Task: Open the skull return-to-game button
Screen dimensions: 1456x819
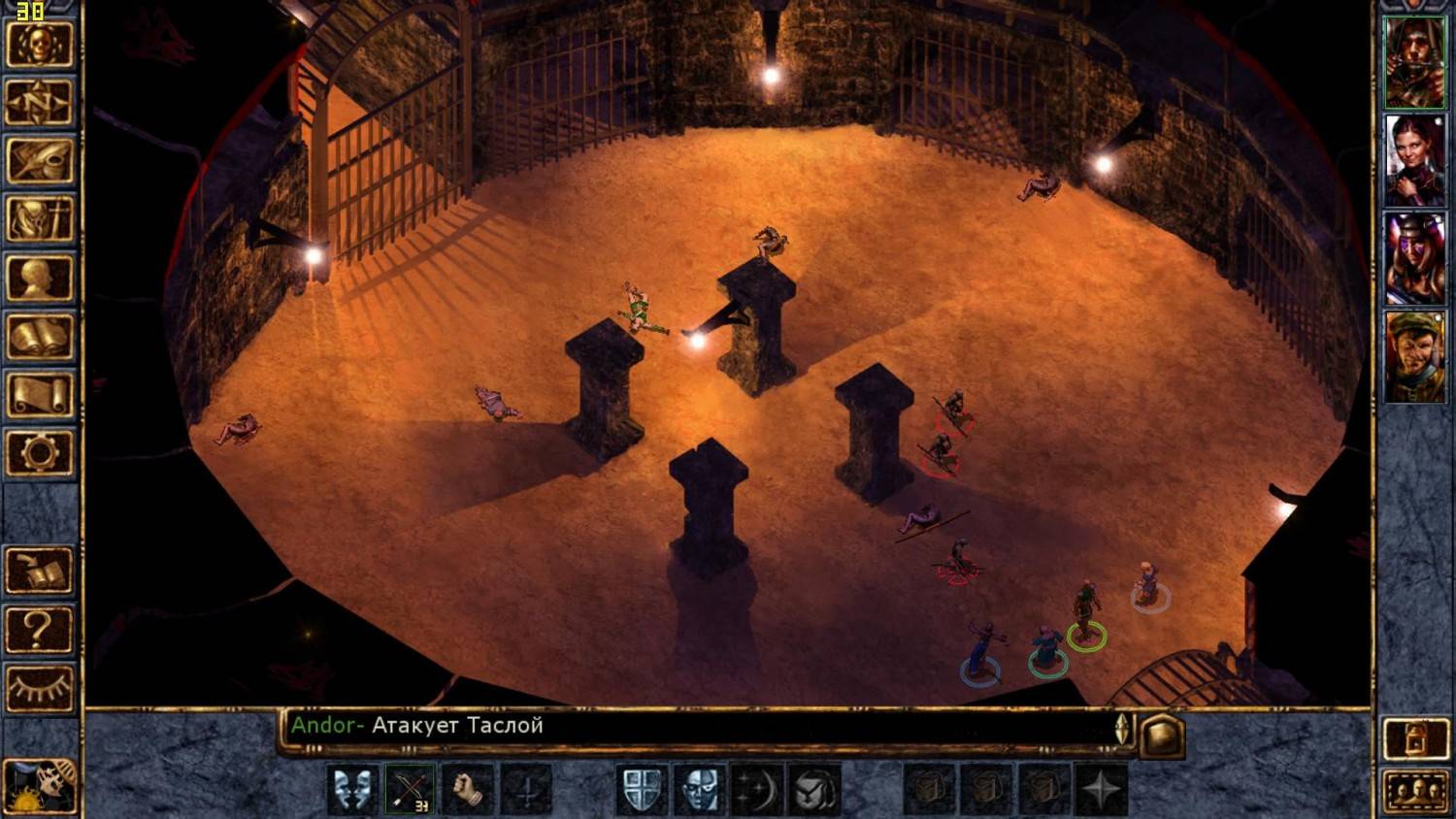Action: pos(40,44)
